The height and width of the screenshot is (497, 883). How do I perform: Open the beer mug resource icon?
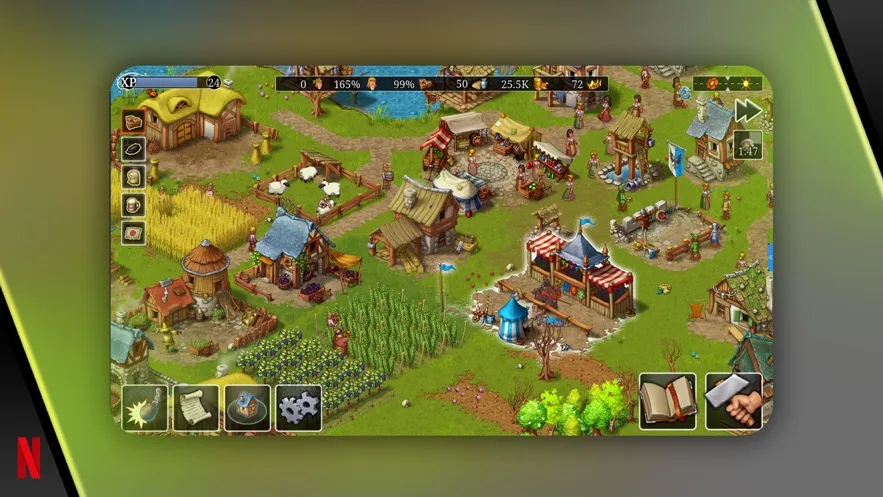(134, 205)
